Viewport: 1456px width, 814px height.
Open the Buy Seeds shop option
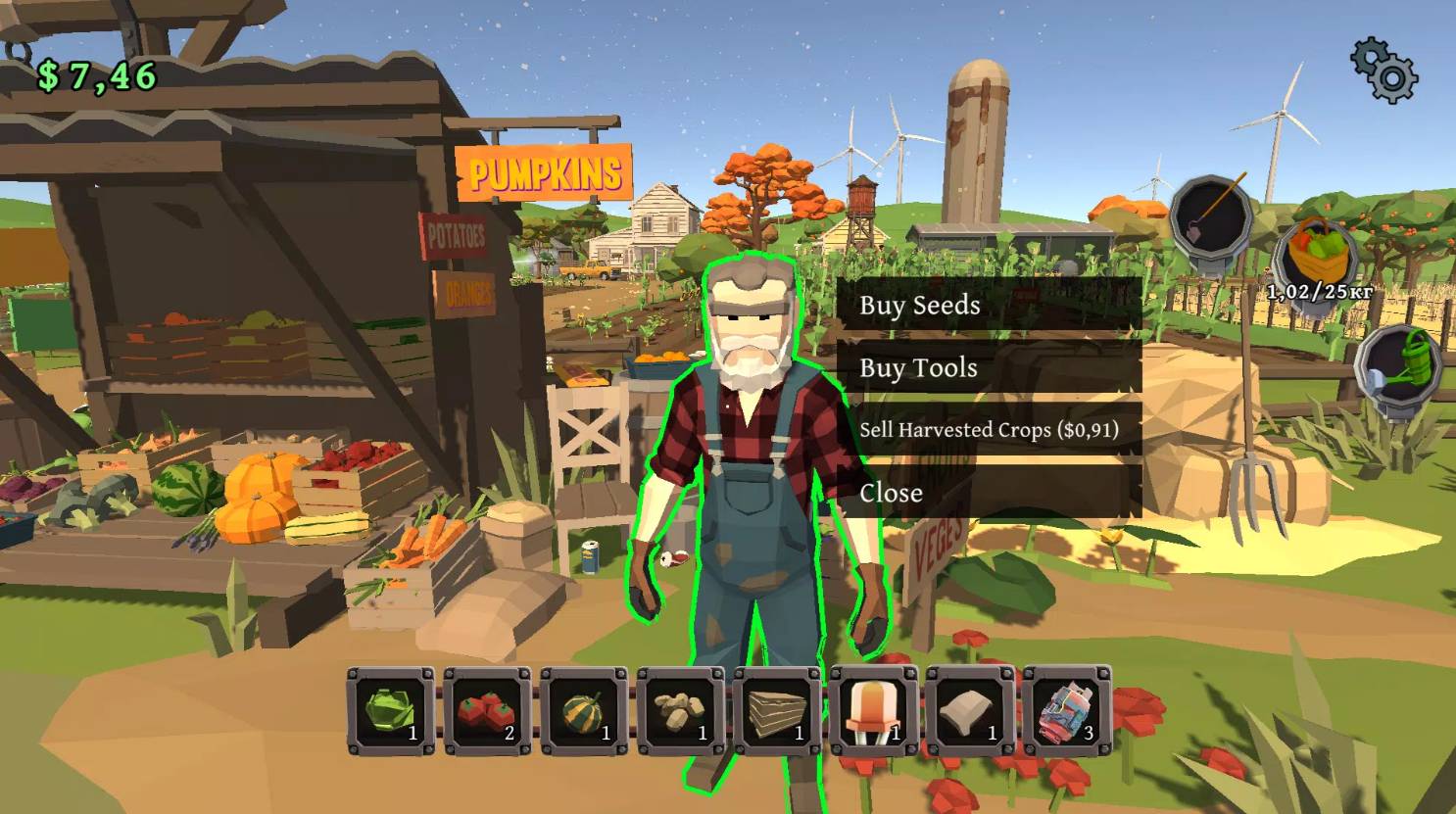pos(988,305)
